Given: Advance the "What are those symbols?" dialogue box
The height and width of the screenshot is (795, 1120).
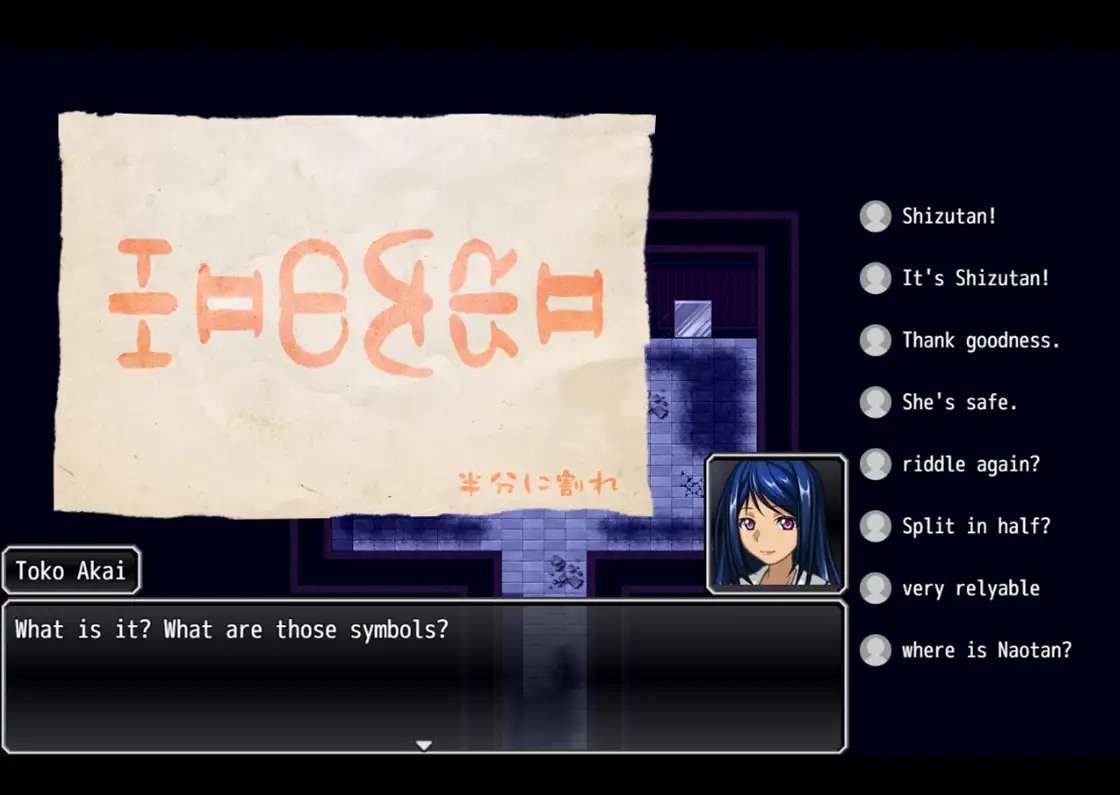Looking at the screenshot, I should click(x=424, y=675).
